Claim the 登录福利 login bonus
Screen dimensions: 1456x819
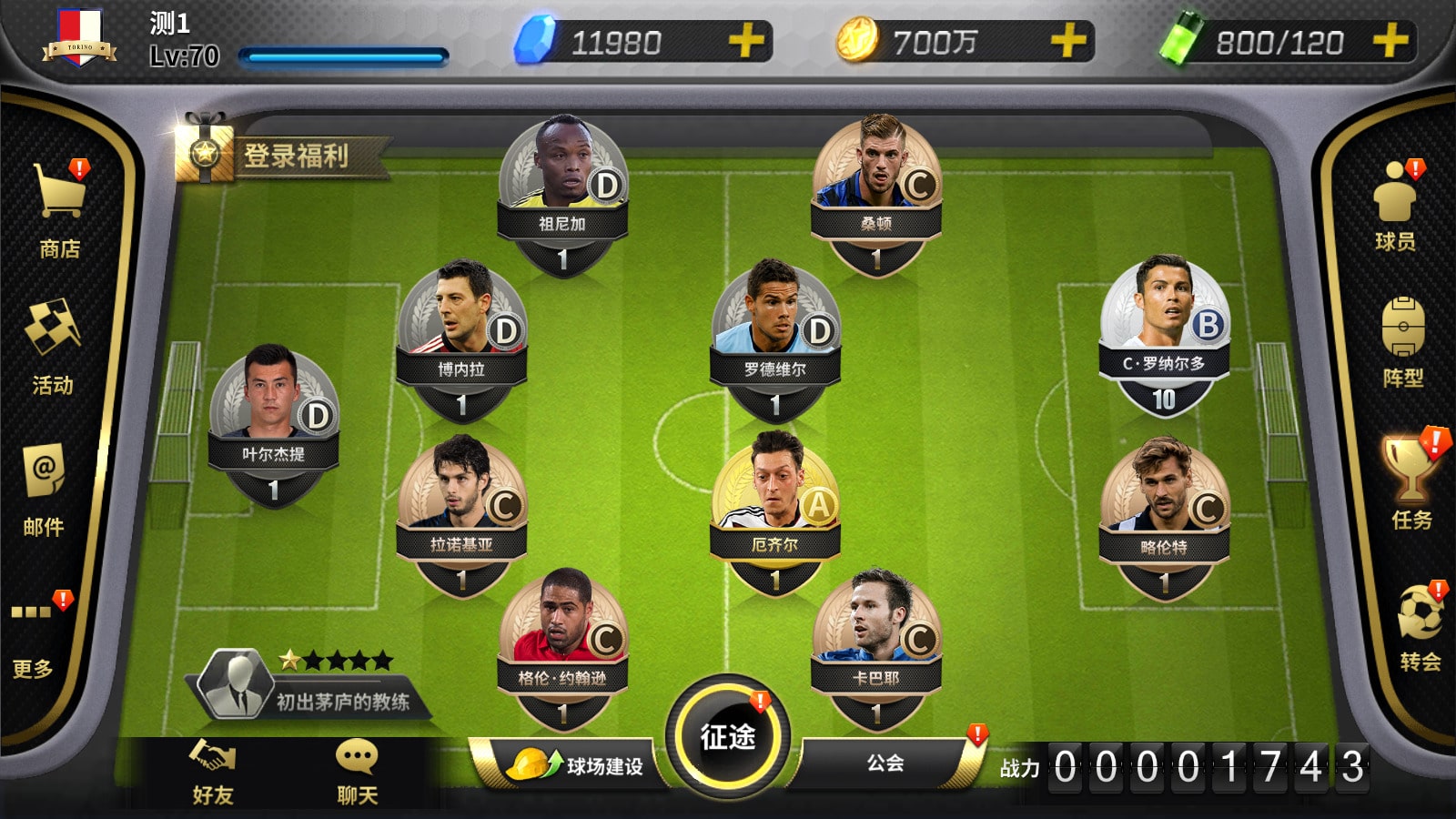click(284, 156)
